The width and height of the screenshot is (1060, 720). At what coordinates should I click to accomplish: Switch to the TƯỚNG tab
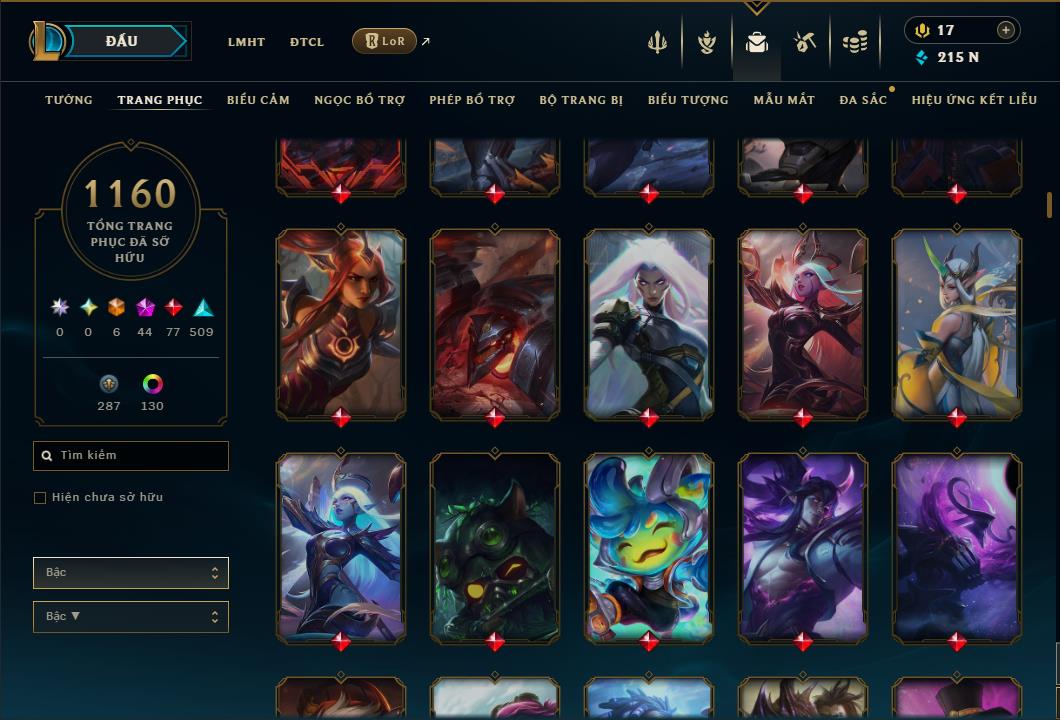click(69, 100)
